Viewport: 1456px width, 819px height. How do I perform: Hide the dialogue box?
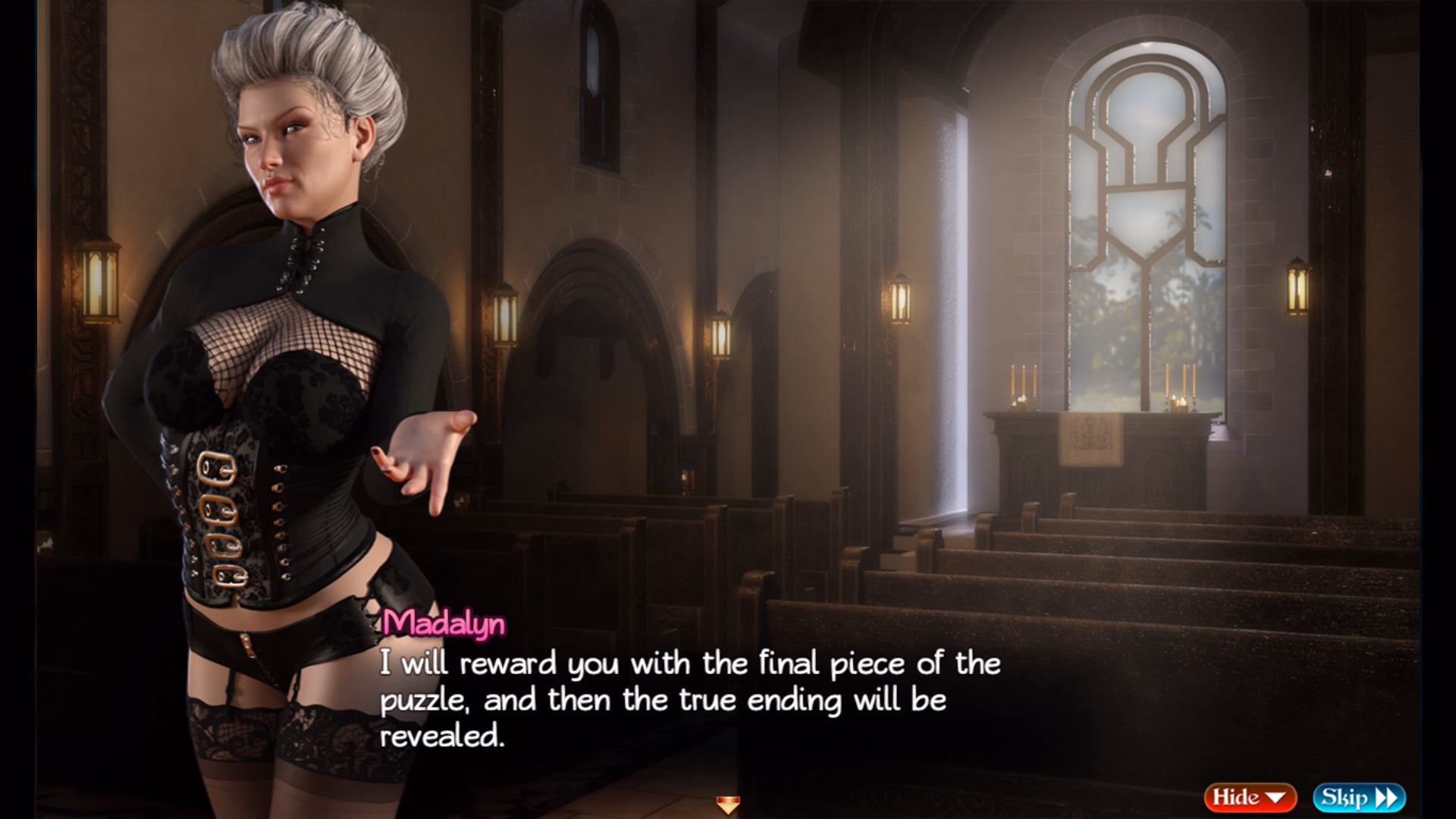(x=1249, y=797)
